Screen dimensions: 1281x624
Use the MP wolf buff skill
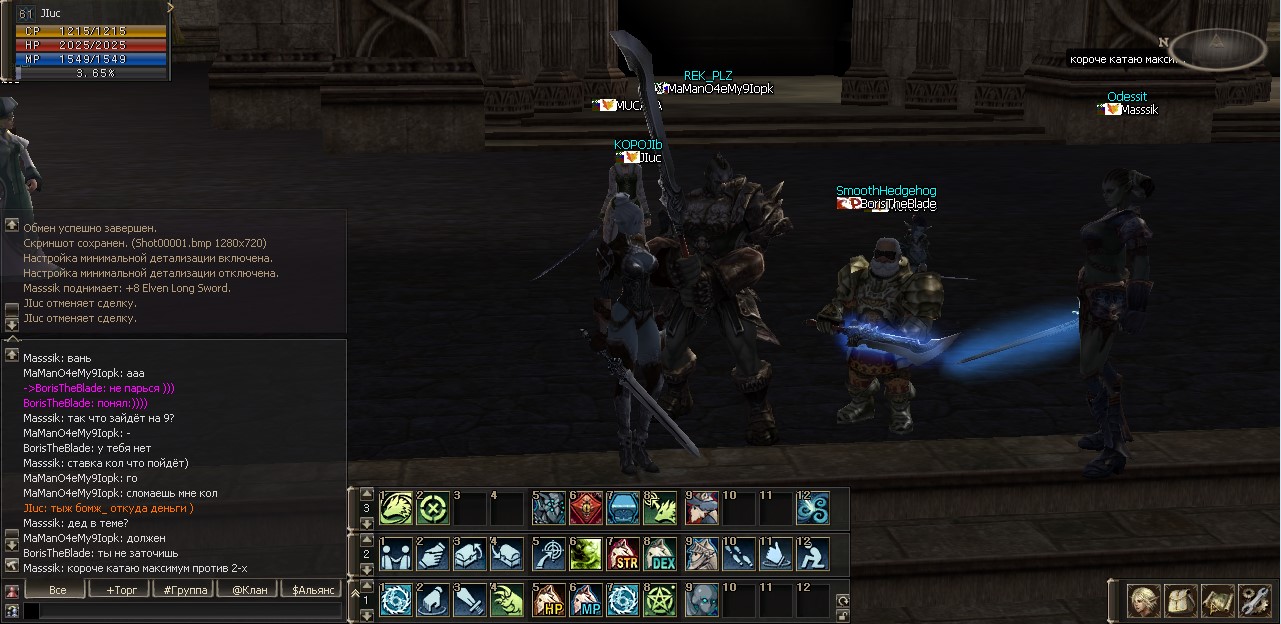point(586,600)
